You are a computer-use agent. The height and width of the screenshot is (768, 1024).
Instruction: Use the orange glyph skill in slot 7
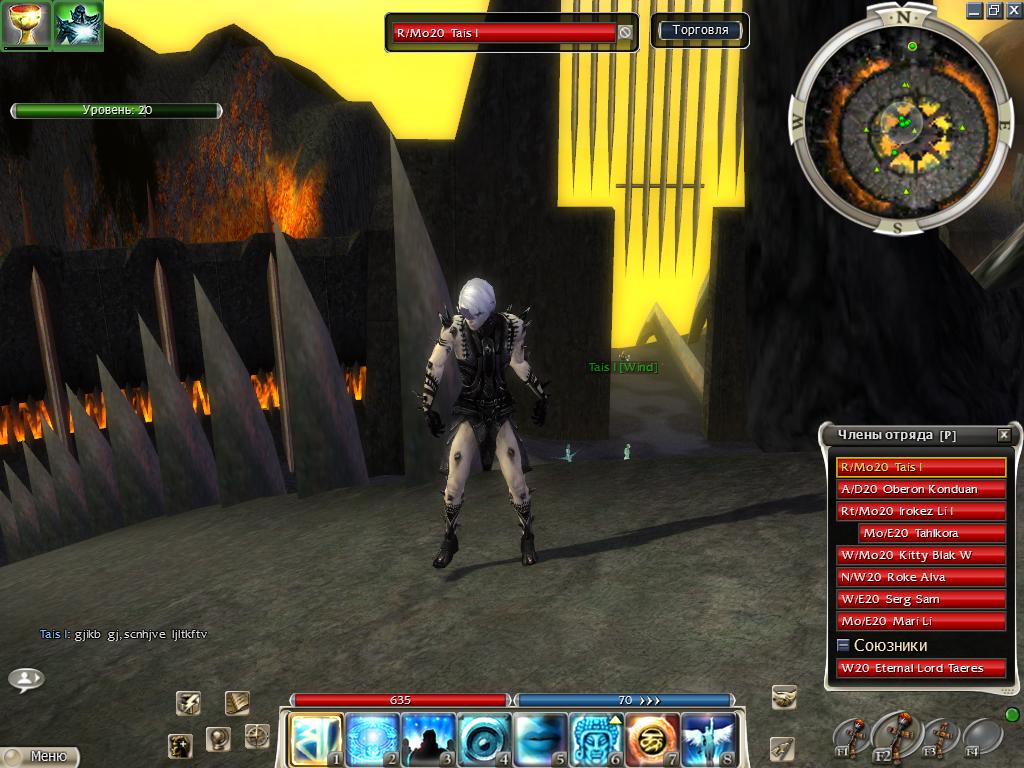click(654, 739)
